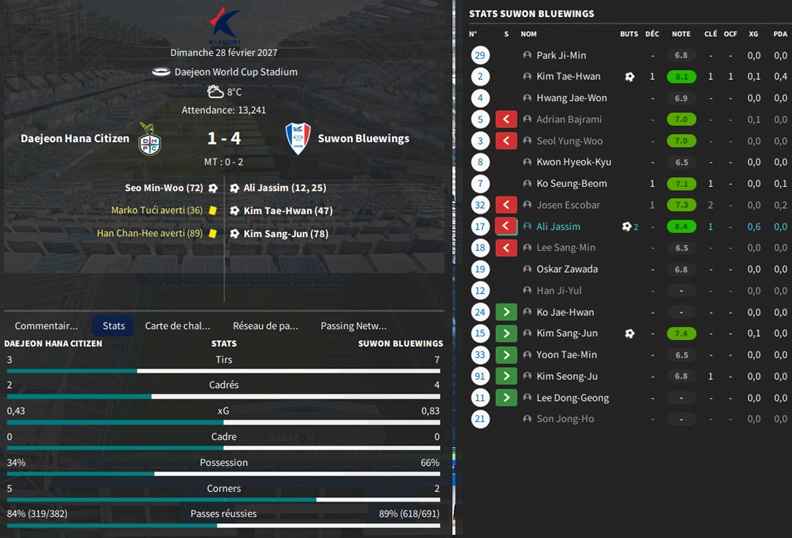The image size is (792, 538).
Task: Sort the list by XG column
Action: (753, 34)
